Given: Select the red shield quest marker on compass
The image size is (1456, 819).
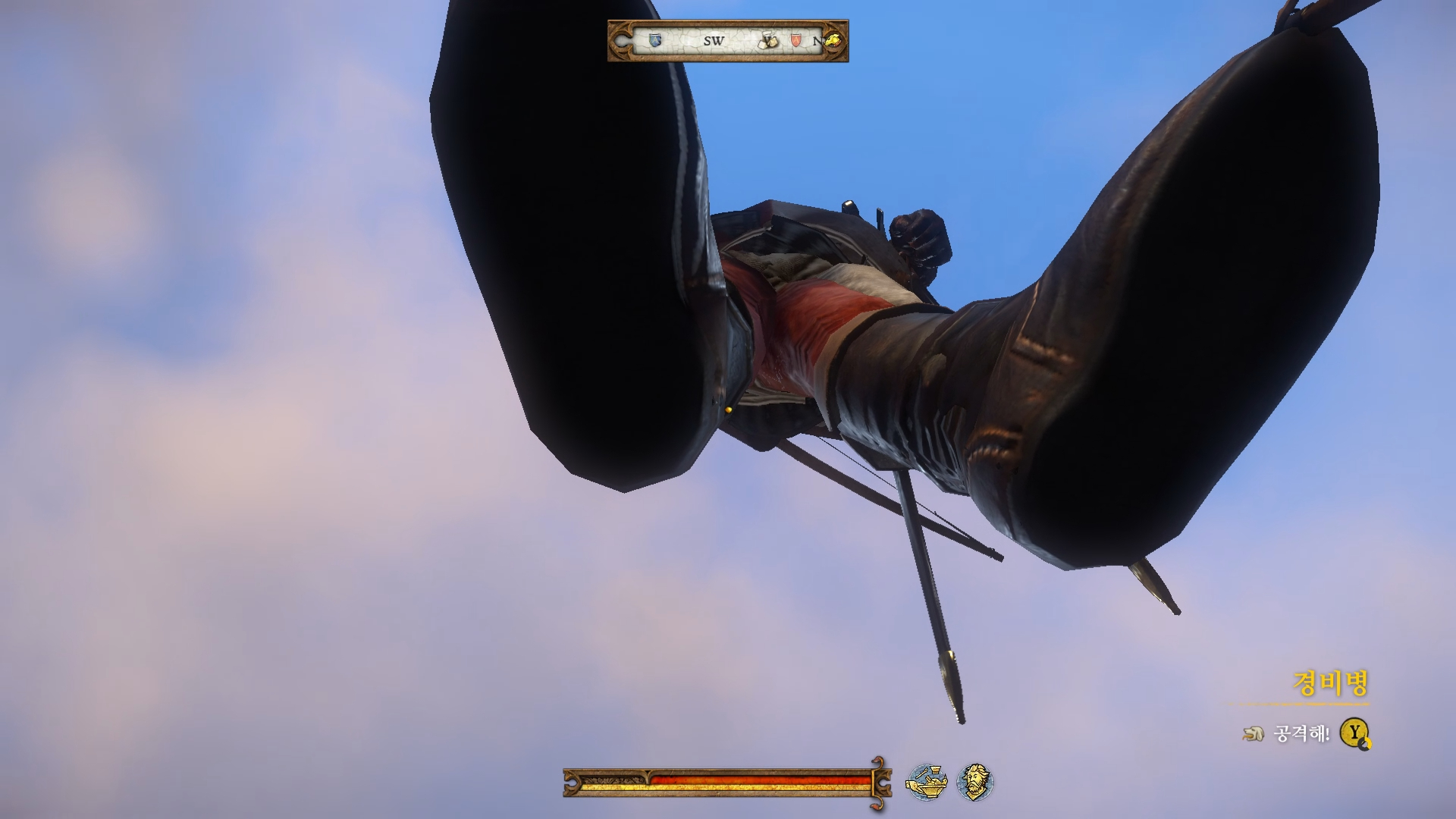Looking at the screenshot, I should click(x=795, y=40).
